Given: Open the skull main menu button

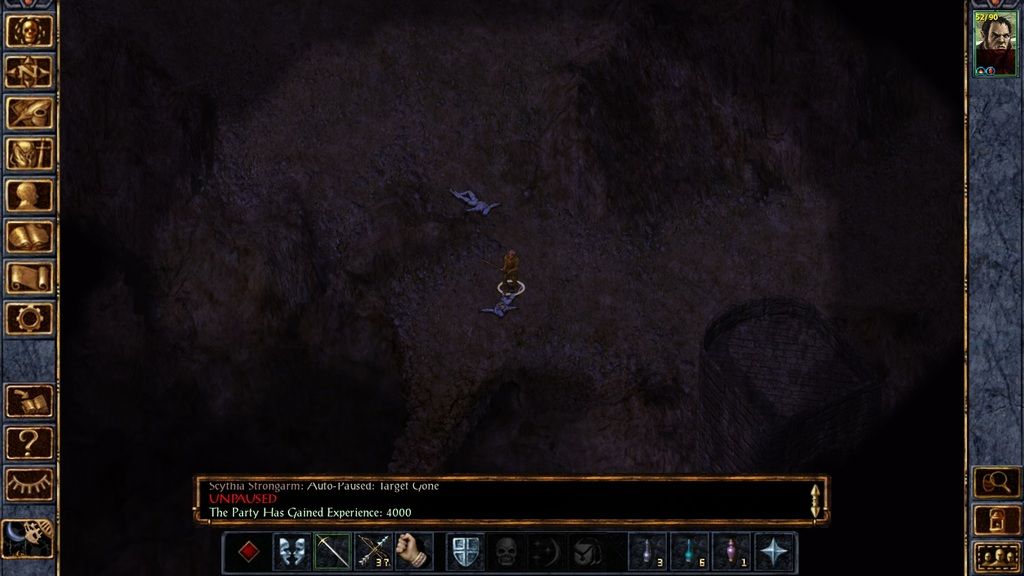Looking at the screenshot, I should click(x=29, y=31).
